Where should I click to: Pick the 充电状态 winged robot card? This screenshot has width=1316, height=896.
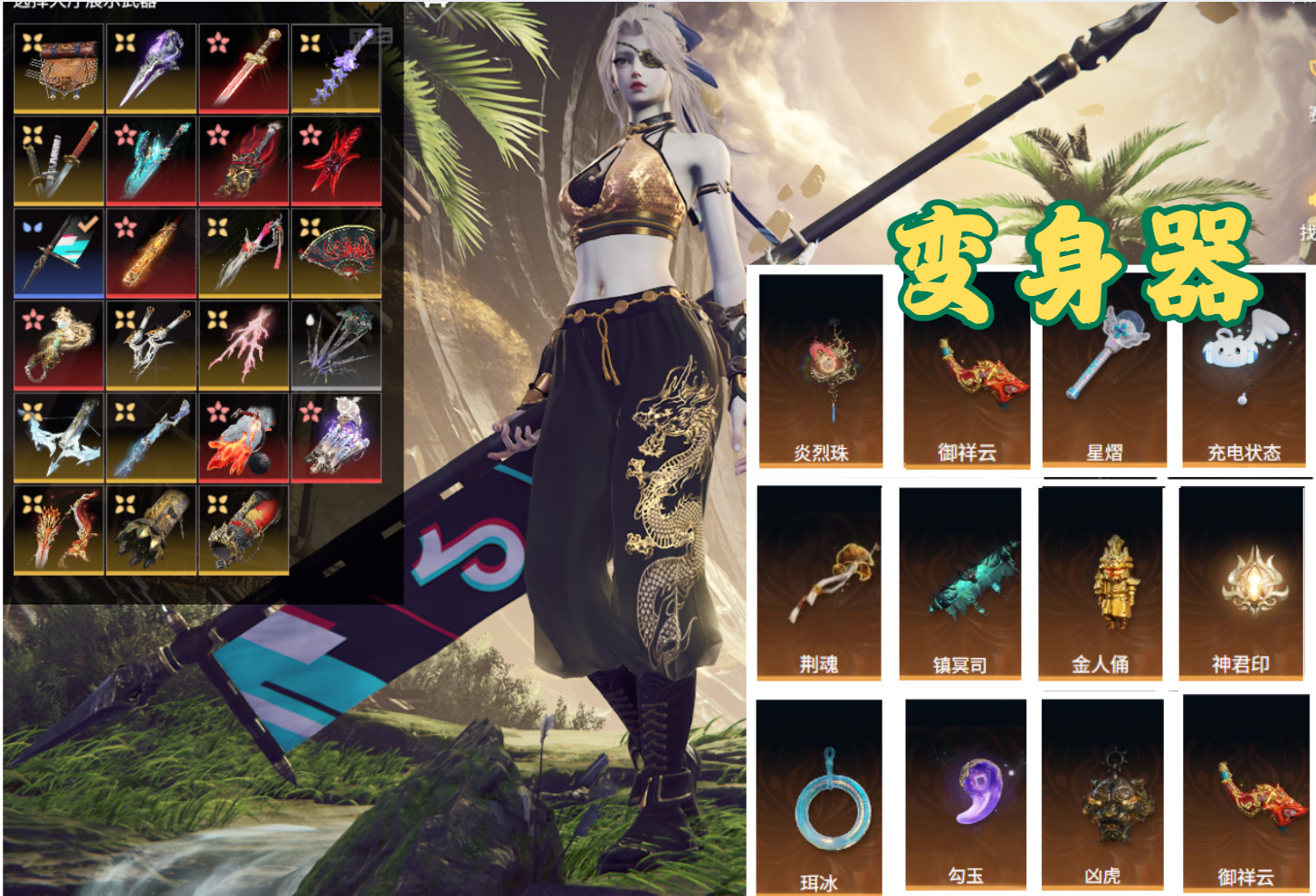(x=1244, y=371)
